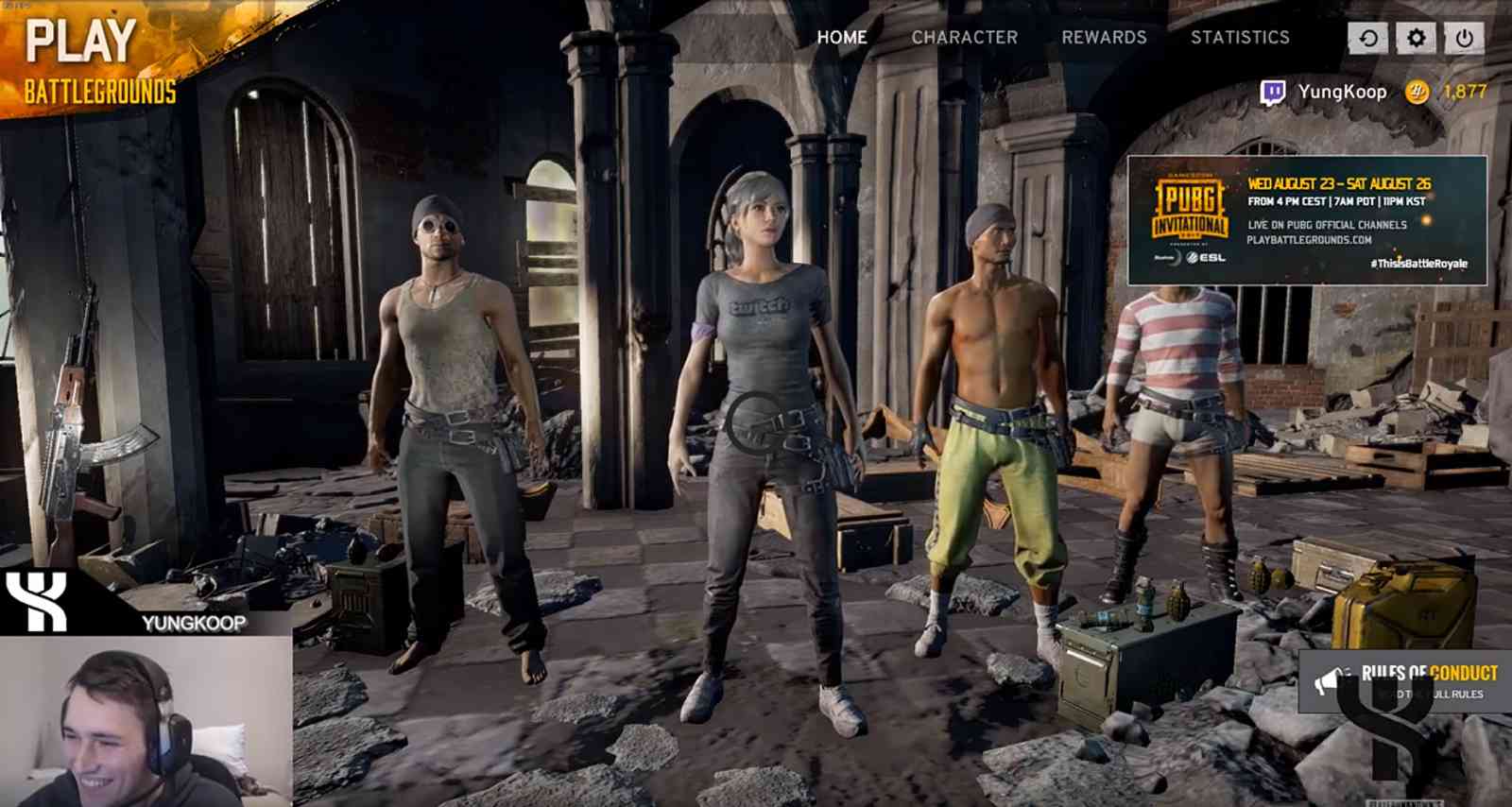This screenshot has width=1512, height=807.
Task: Open the REWARDS tab
Action: click(x=1104, y=38)
